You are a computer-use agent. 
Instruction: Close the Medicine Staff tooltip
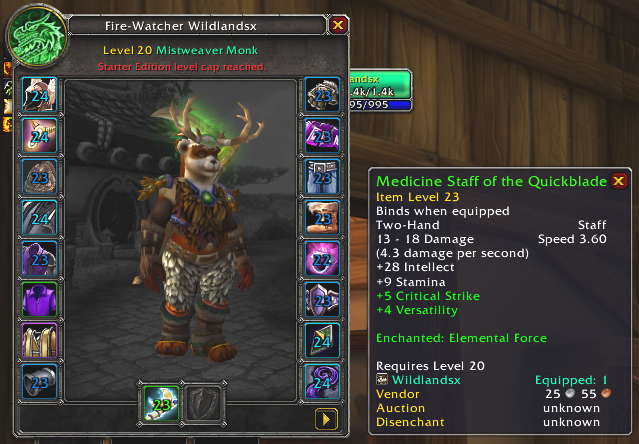pyautogui.click(x=619, y=181)
